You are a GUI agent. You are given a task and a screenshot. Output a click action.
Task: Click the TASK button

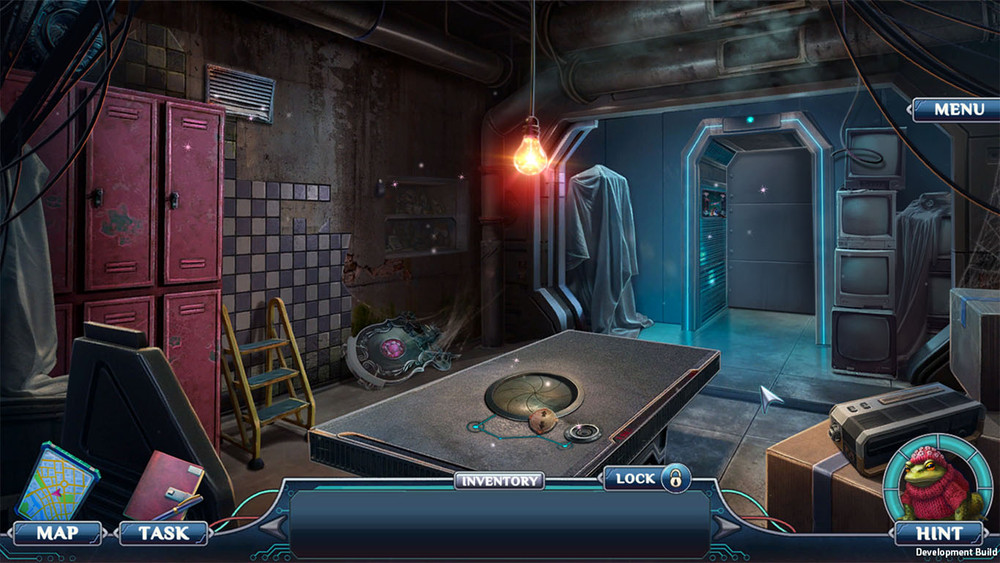coord(163,533)
